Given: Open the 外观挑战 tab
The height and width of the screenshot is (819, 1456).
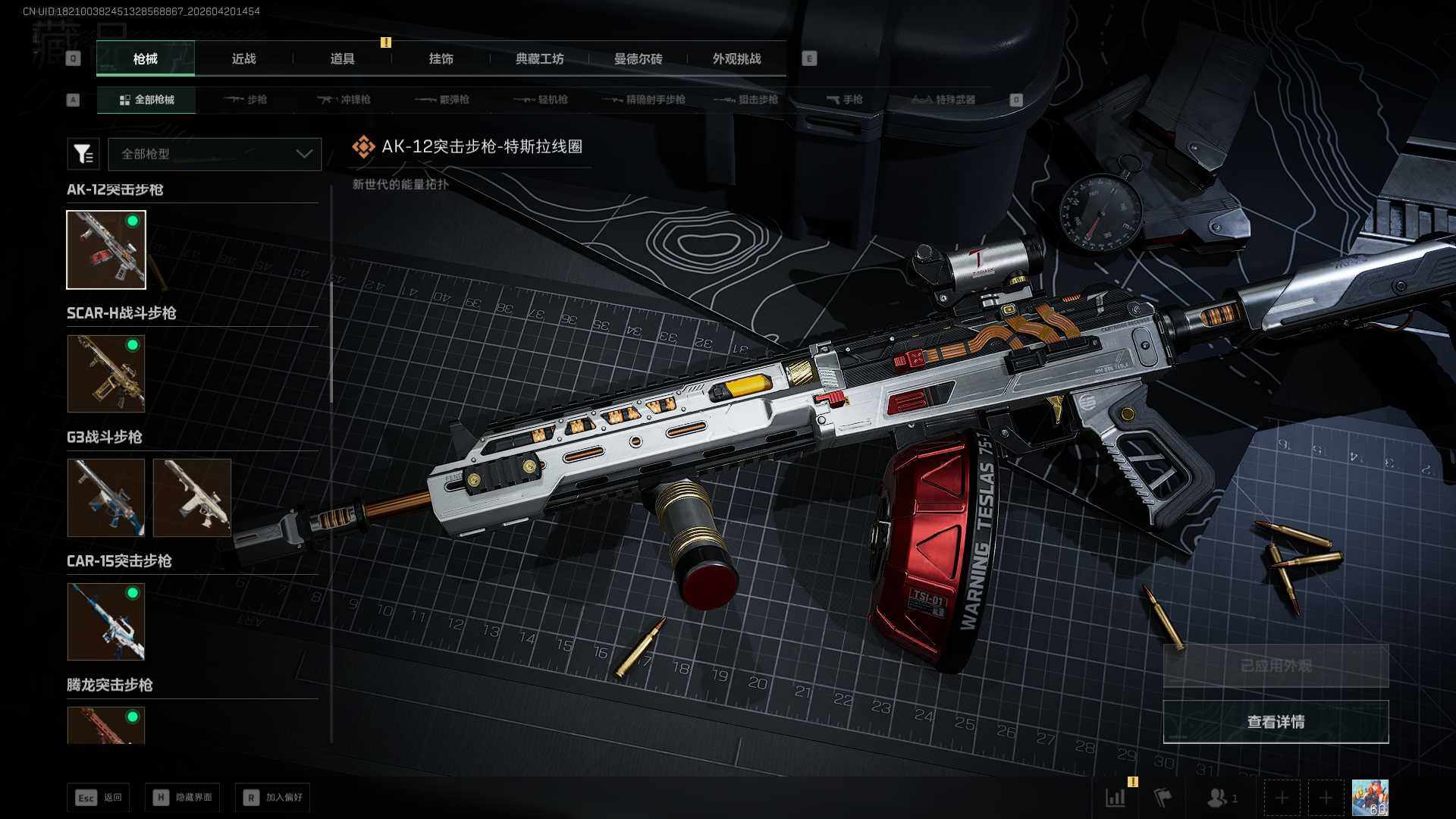Looking at the screenshot, I should pos(736,58).
